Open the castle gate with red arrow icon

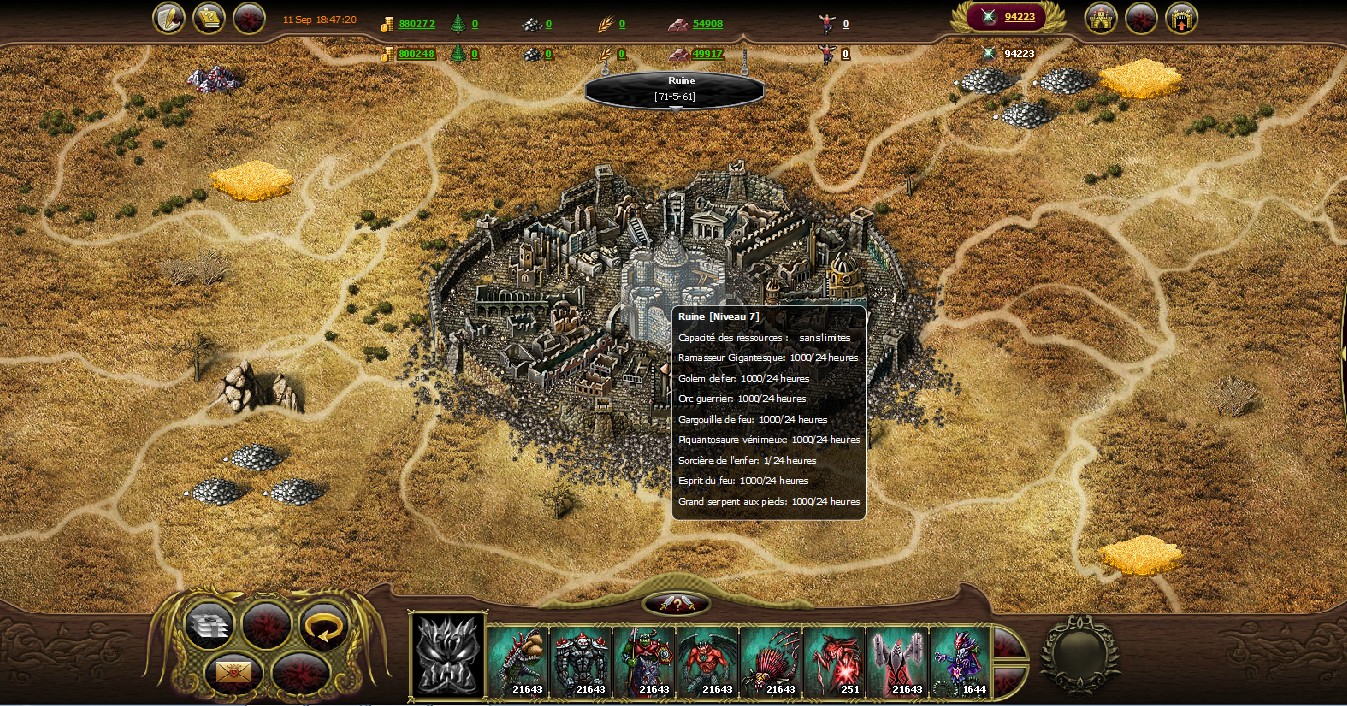pyautogui.click(x=1181, y=18)
